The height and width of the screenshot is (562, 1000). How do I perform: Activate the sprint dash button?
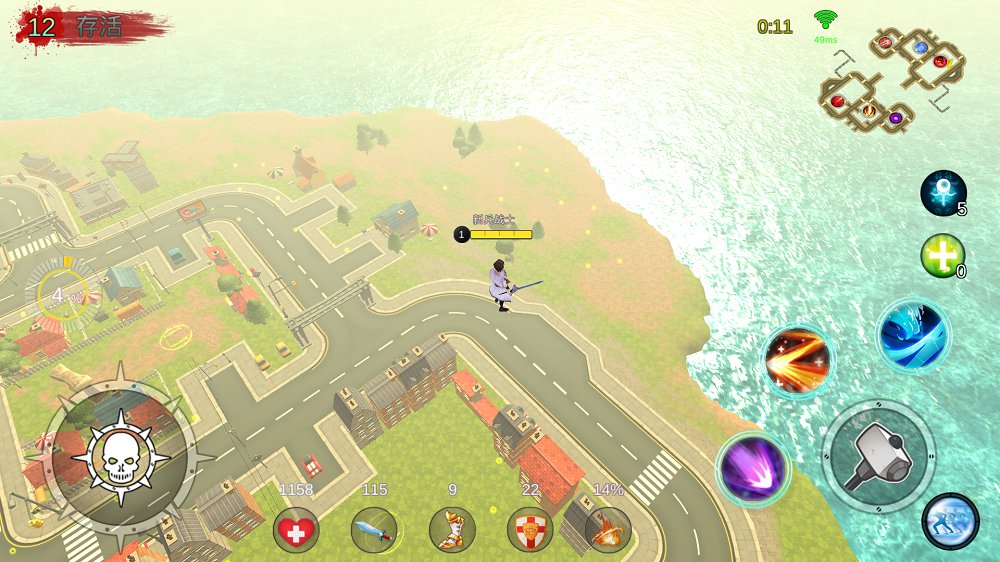coord(950,521)
